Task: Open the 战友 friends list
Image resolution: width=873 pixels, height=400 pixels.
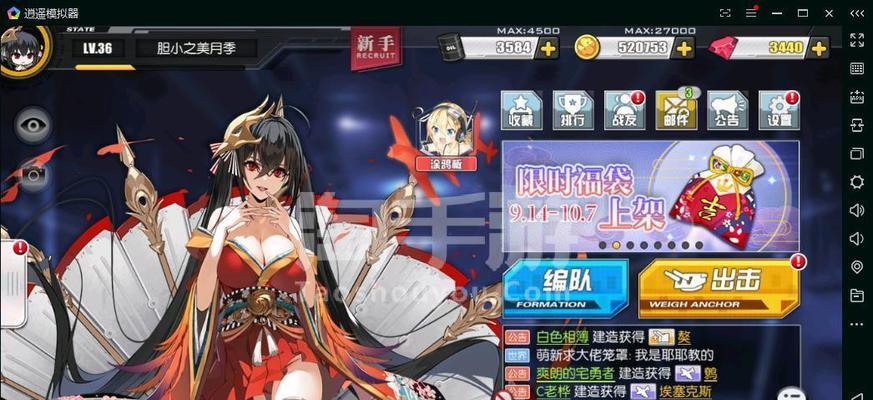Action: click(624, 110)
